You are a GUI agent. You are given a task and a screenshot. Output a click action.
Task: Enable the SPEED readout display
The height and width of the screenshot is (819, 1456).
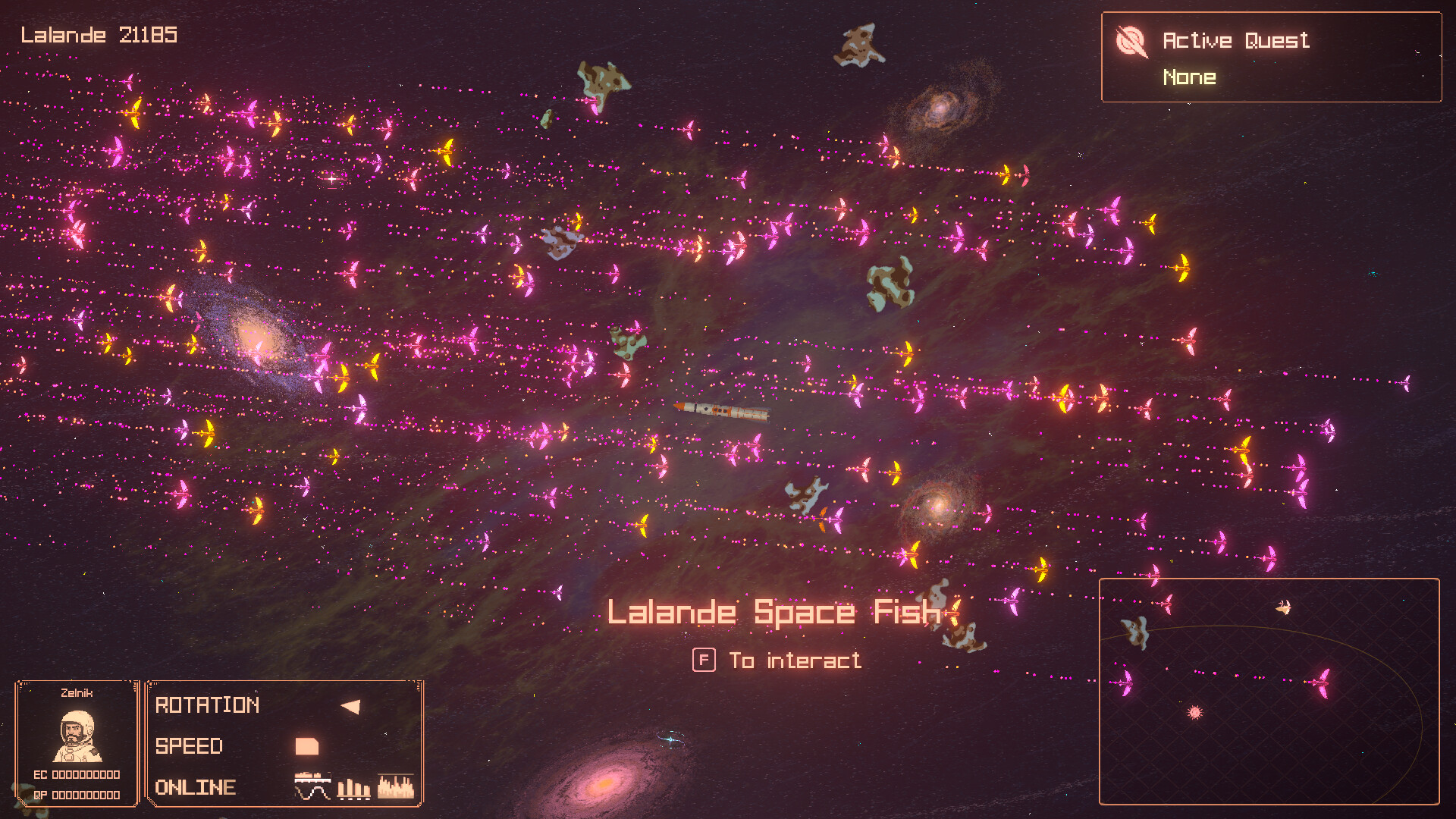[x=188, y=747]
